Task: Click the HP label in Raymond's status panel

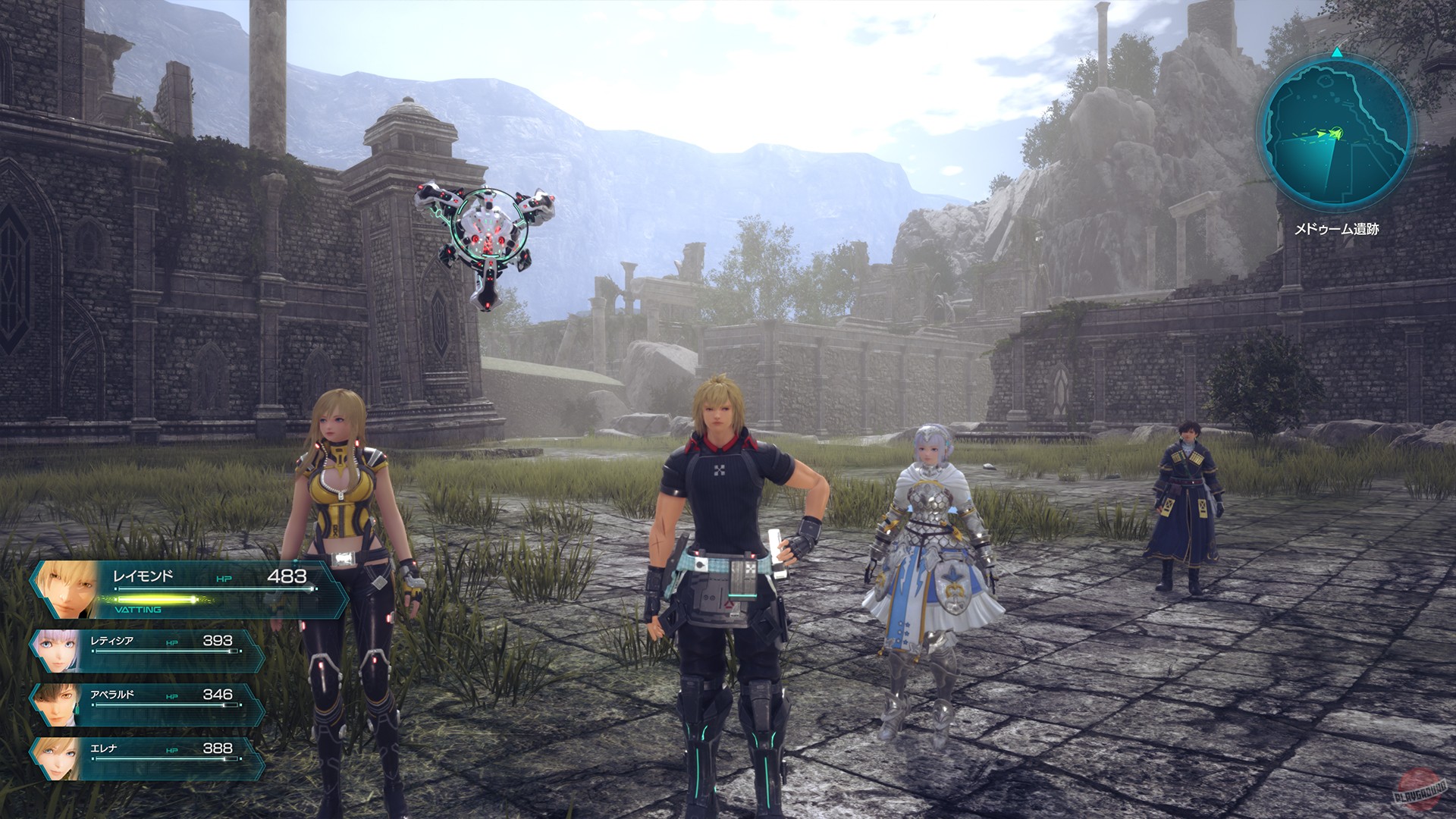Action: click(224, 578)
